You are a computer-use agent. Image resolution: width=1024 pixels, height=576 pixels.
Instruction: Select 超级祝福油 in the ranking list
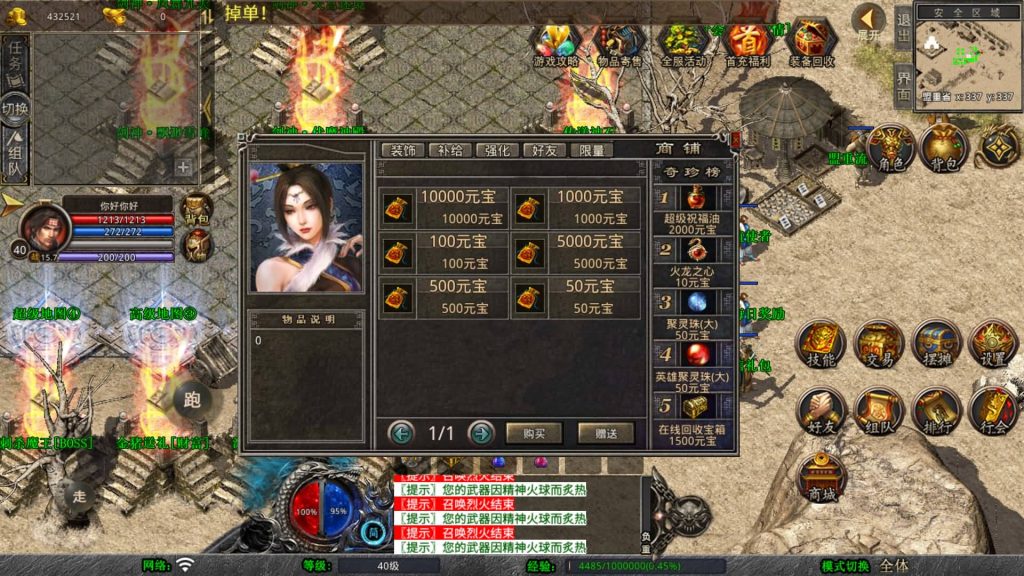693,209
